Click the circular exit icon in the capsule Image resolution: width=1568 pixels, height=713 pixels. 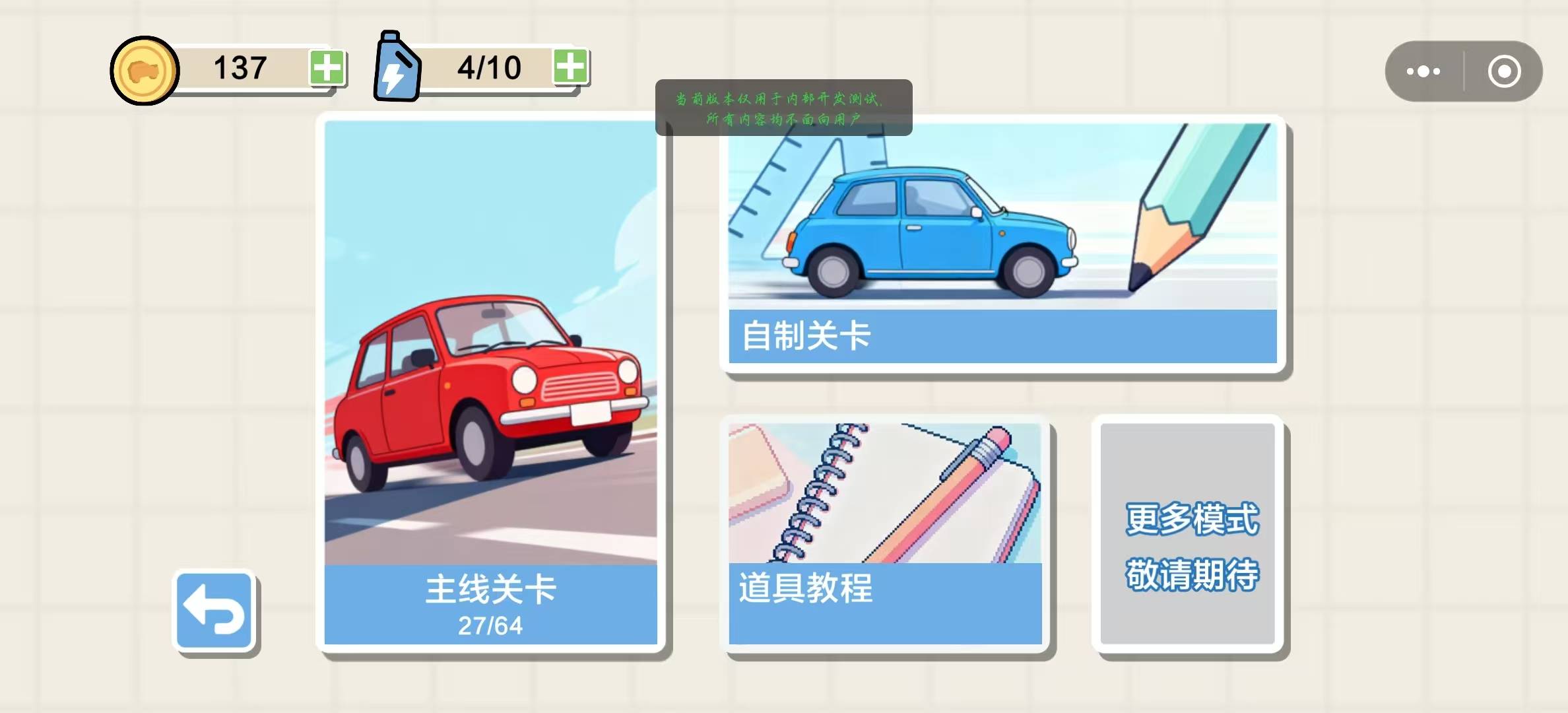1505,71
